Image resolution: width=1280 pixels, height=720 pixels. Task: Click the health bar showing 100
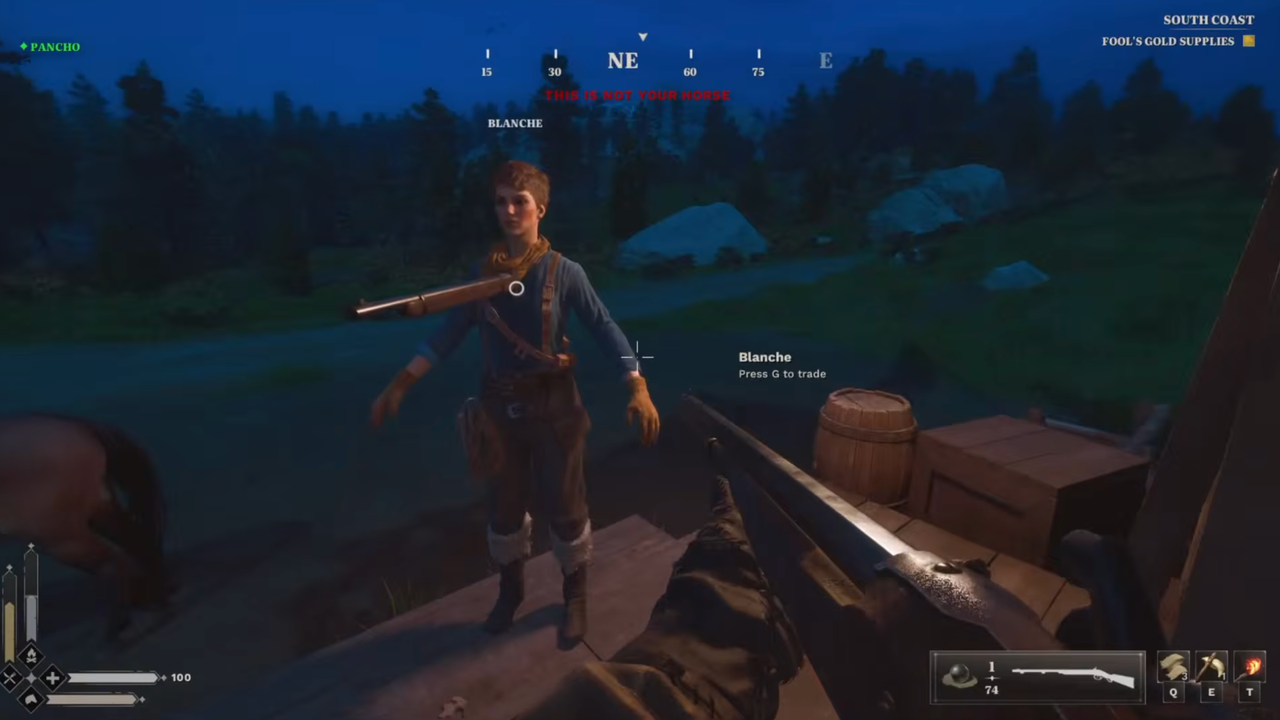tap(115, 677)
